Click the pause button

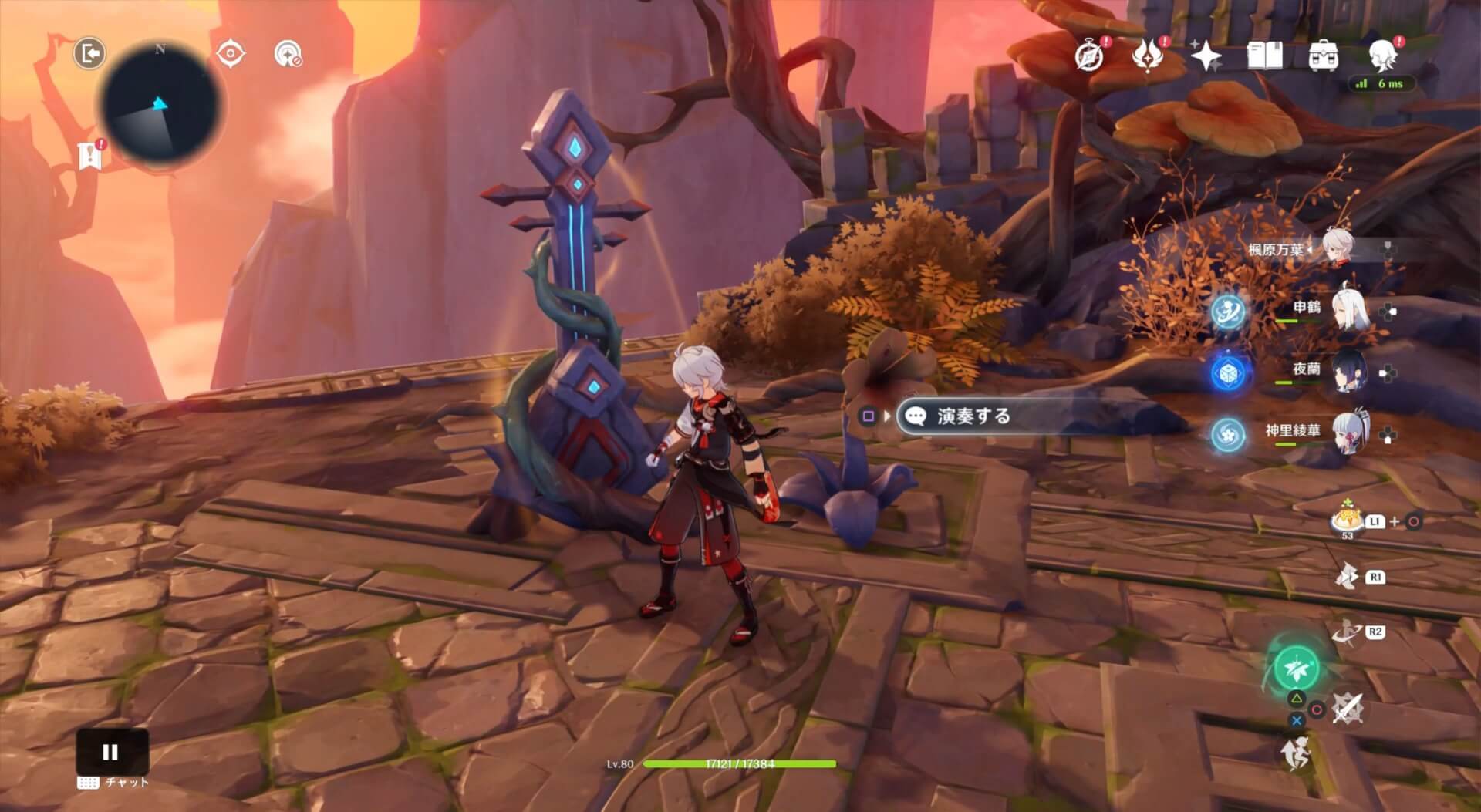[x=111, y=752]
